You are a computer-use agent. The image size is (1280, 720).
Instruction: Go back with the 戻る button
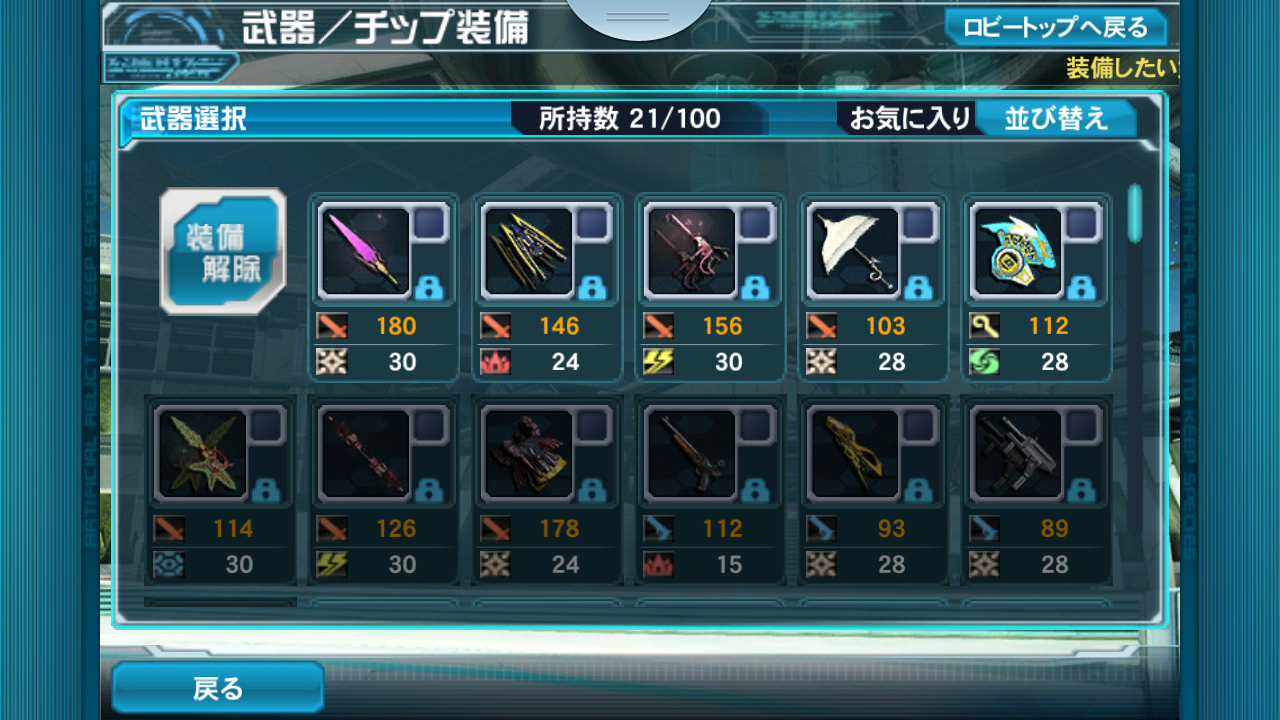[x=218, y=688]
